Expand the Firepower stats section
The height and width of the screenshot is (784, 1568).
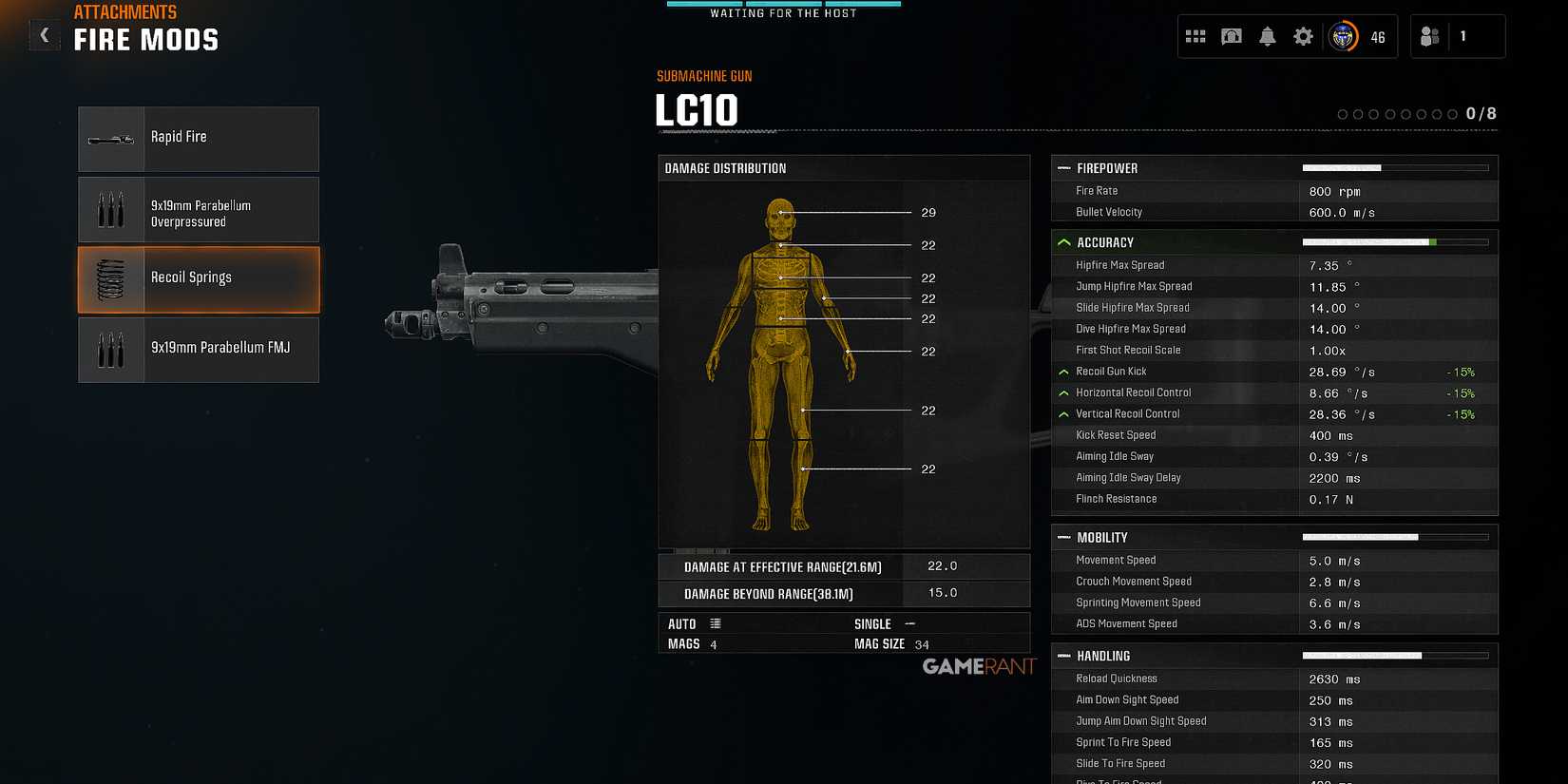click(x=1063, y=168)
